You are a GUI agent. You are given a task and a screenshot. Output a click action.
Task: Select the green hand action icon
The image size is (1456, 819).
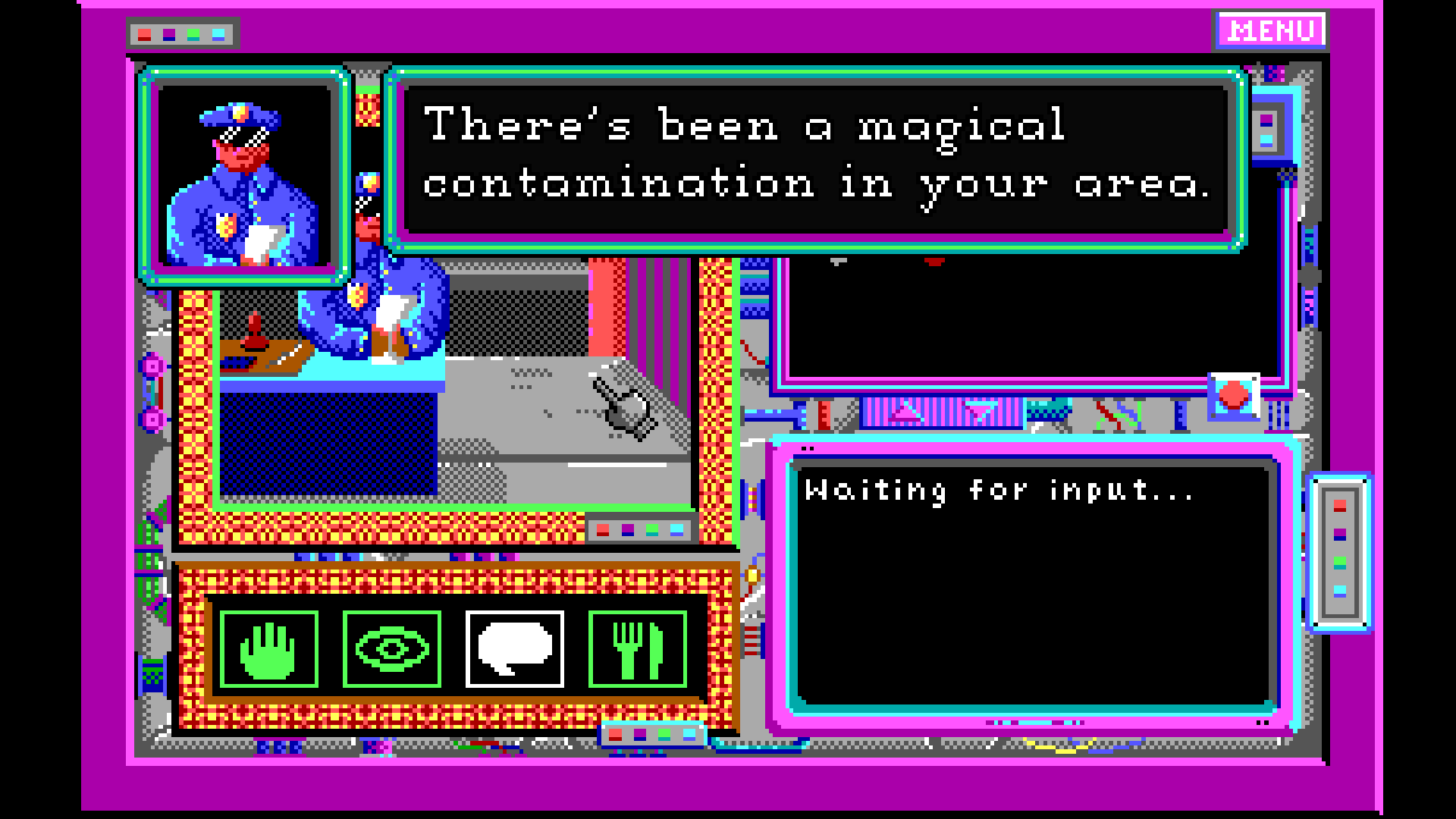[x=268, y=649]
